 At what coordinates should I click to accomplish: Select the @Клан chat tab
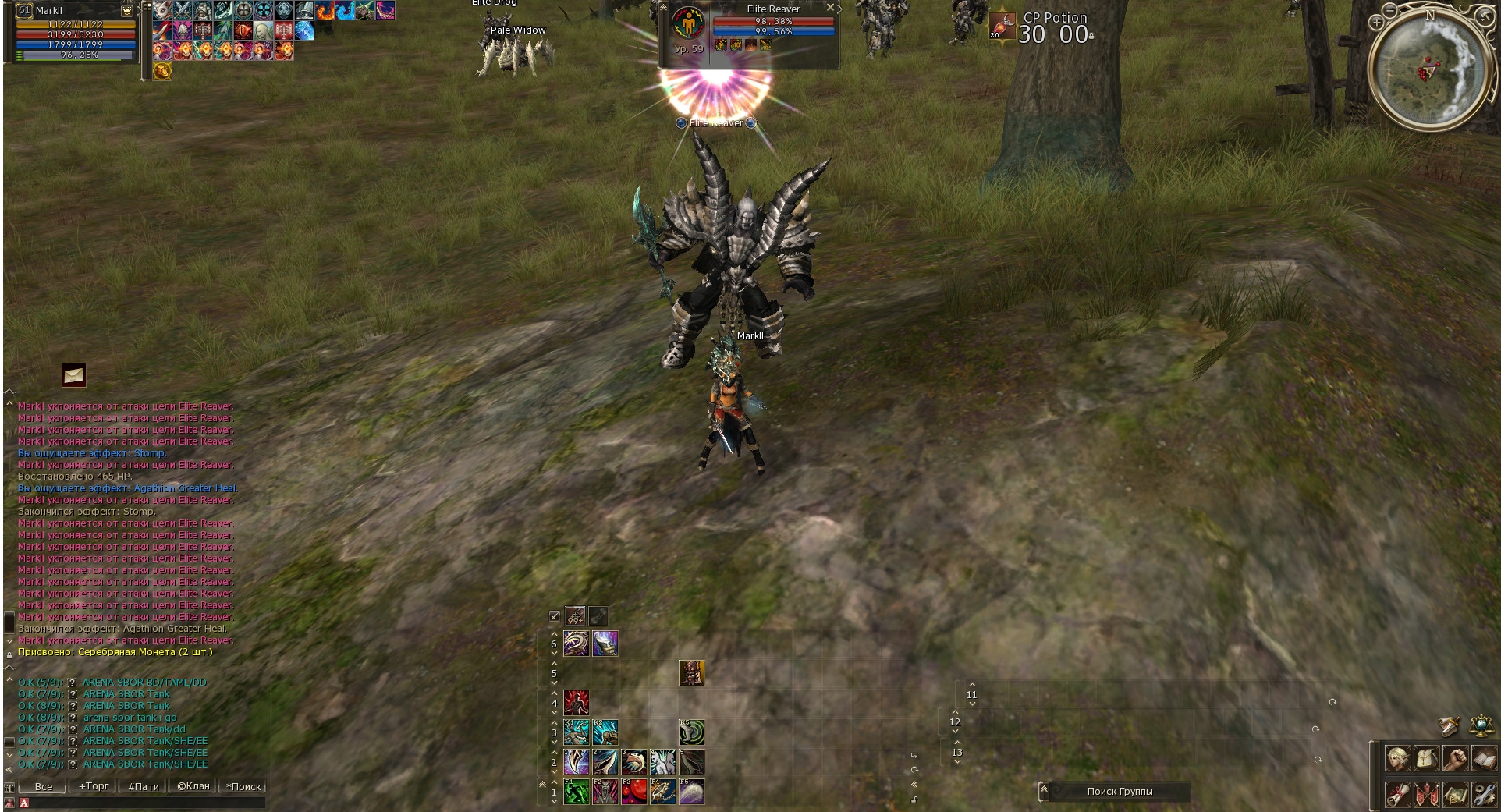point(193,786)
